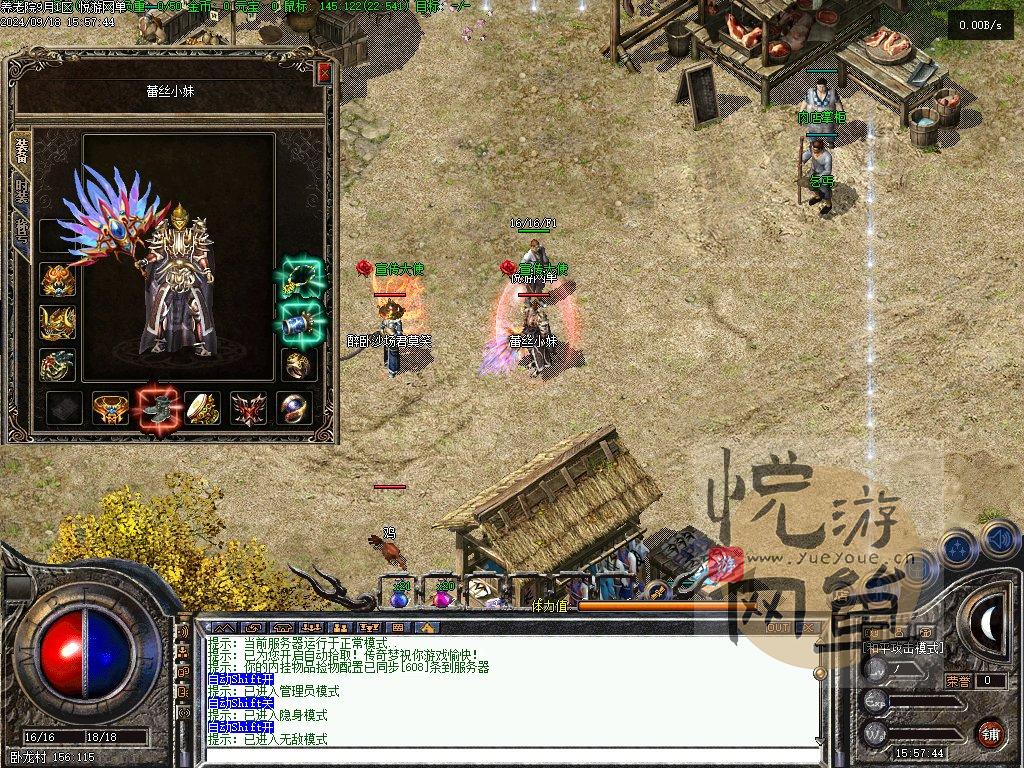Switch to the 时装 costume tab
Viewport: 1024px width, 768px height.
click(21, 190)
